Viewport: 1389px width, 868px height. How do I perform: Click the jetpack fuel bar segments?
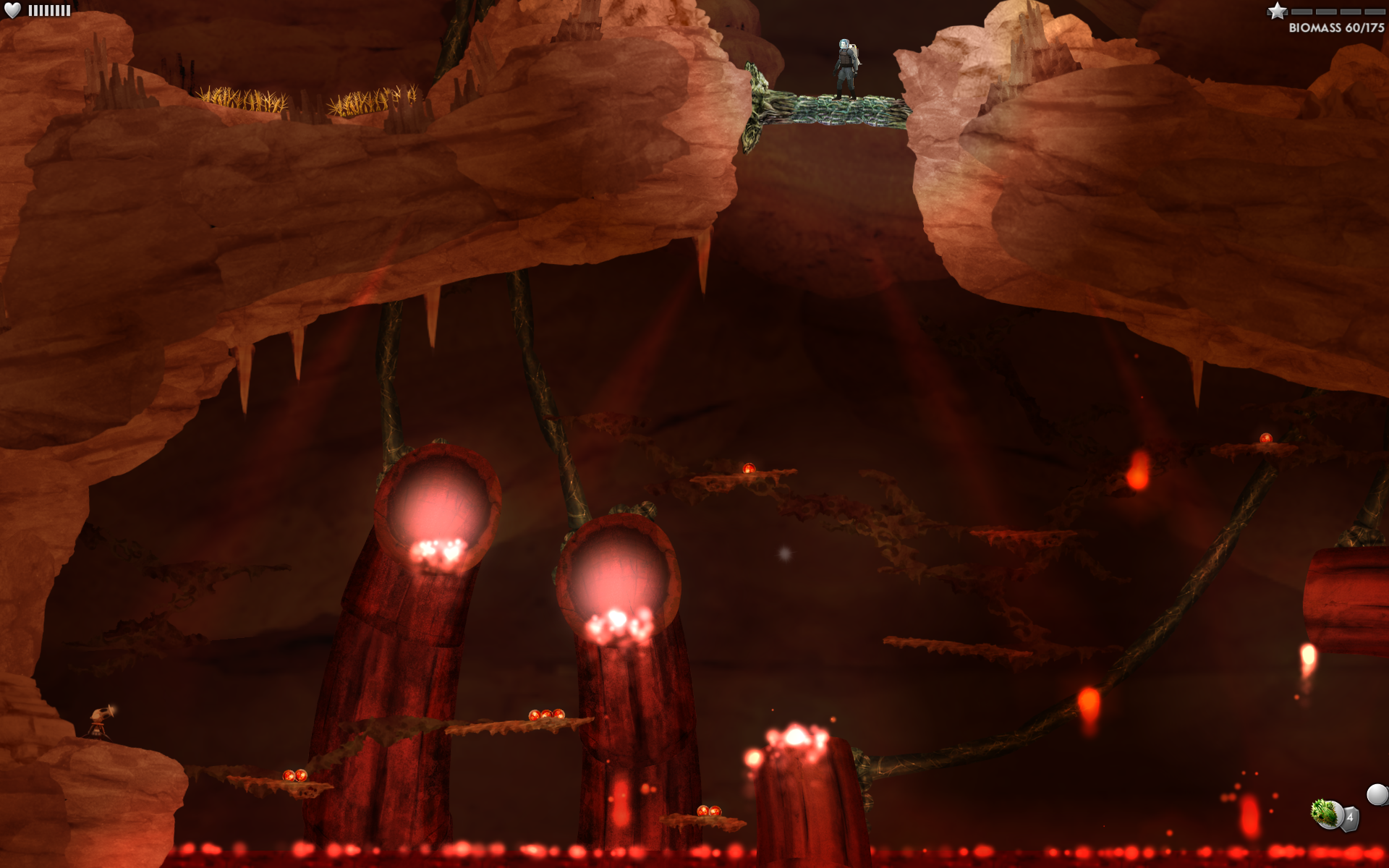tap(49, 10)
